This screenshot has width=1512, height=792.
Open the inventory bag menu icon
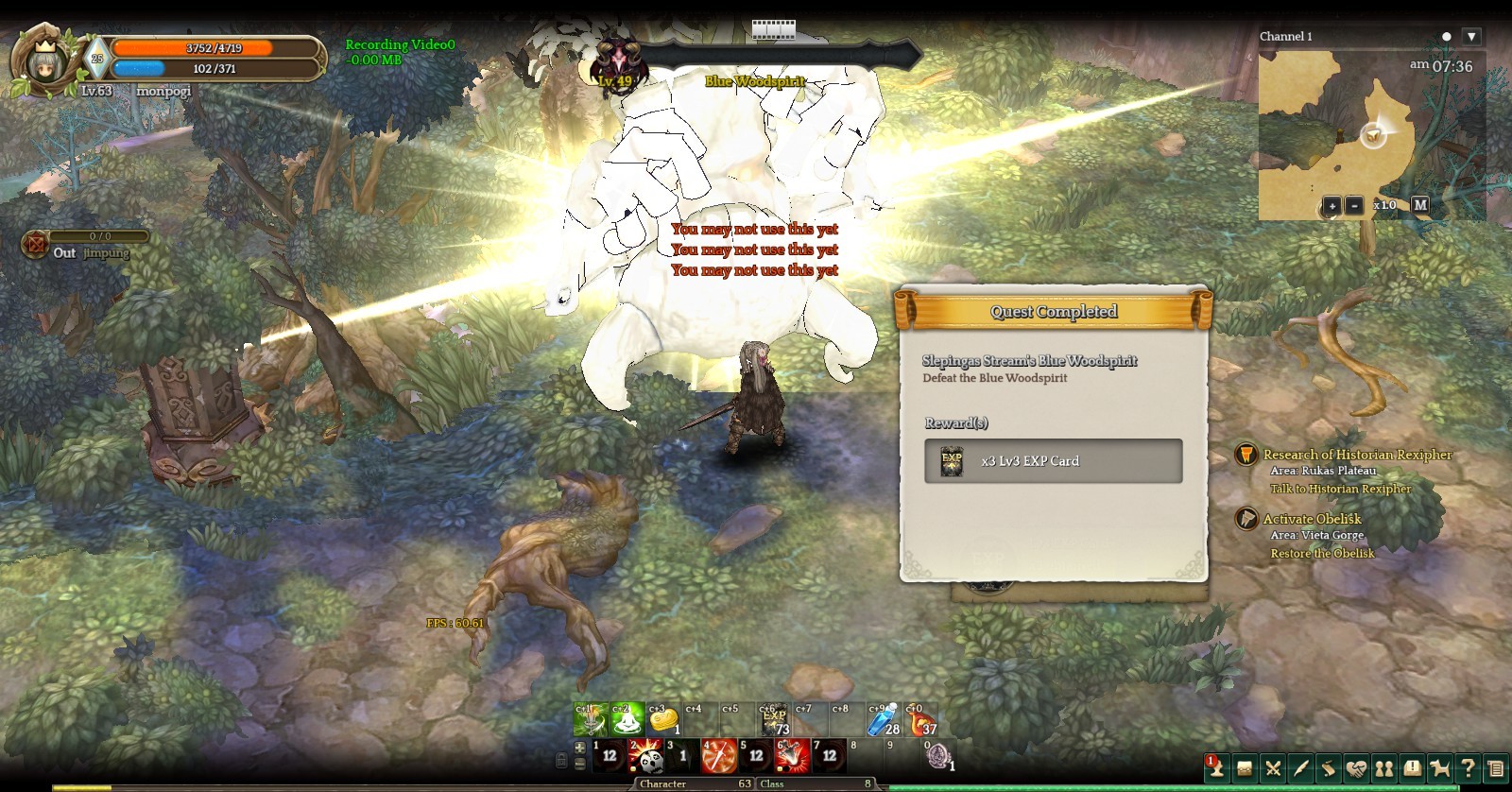point(1246,768)
